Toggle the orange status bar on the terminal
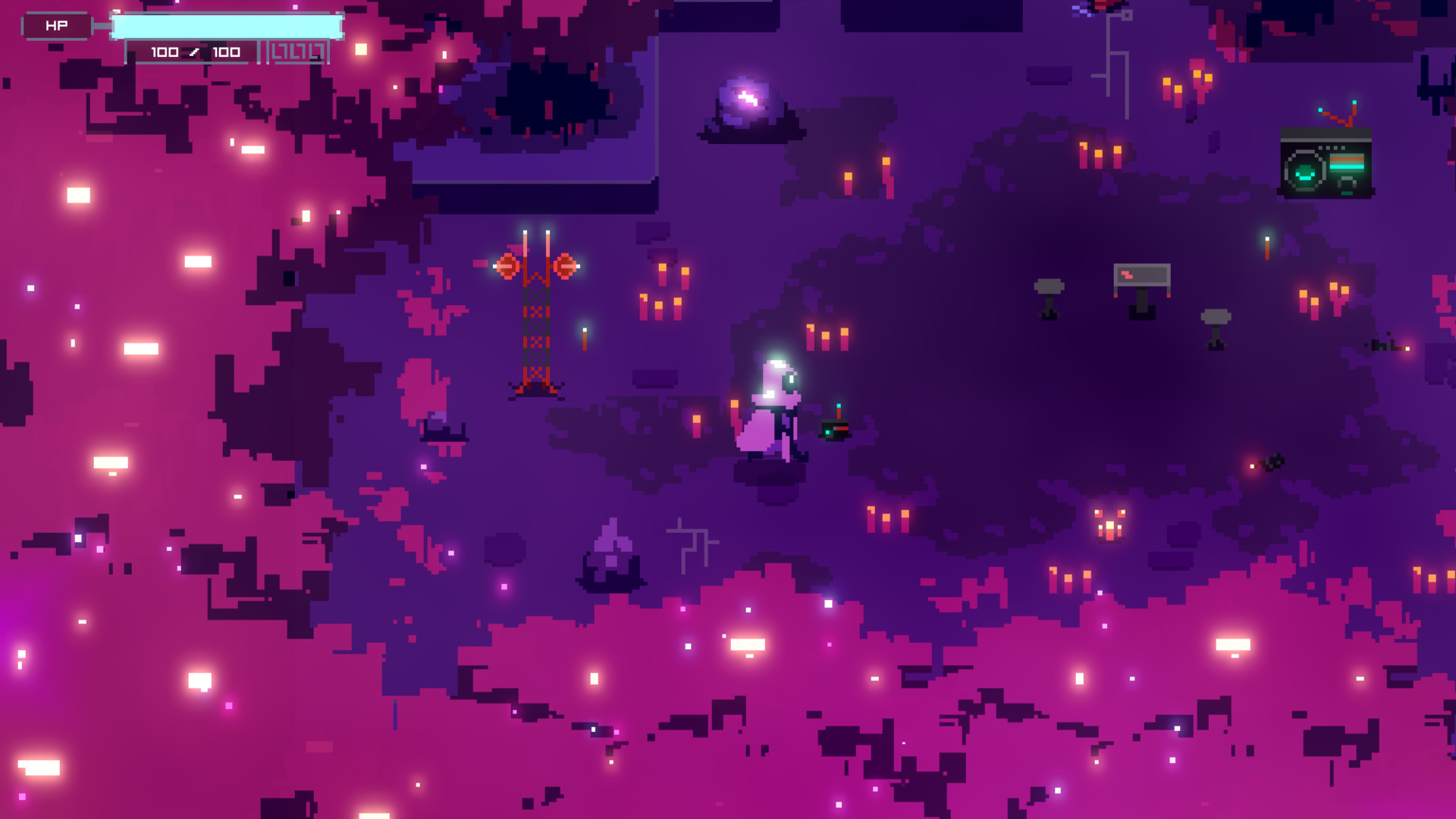The height and width of the screenshot is (819, 1456). (1347, 160)
